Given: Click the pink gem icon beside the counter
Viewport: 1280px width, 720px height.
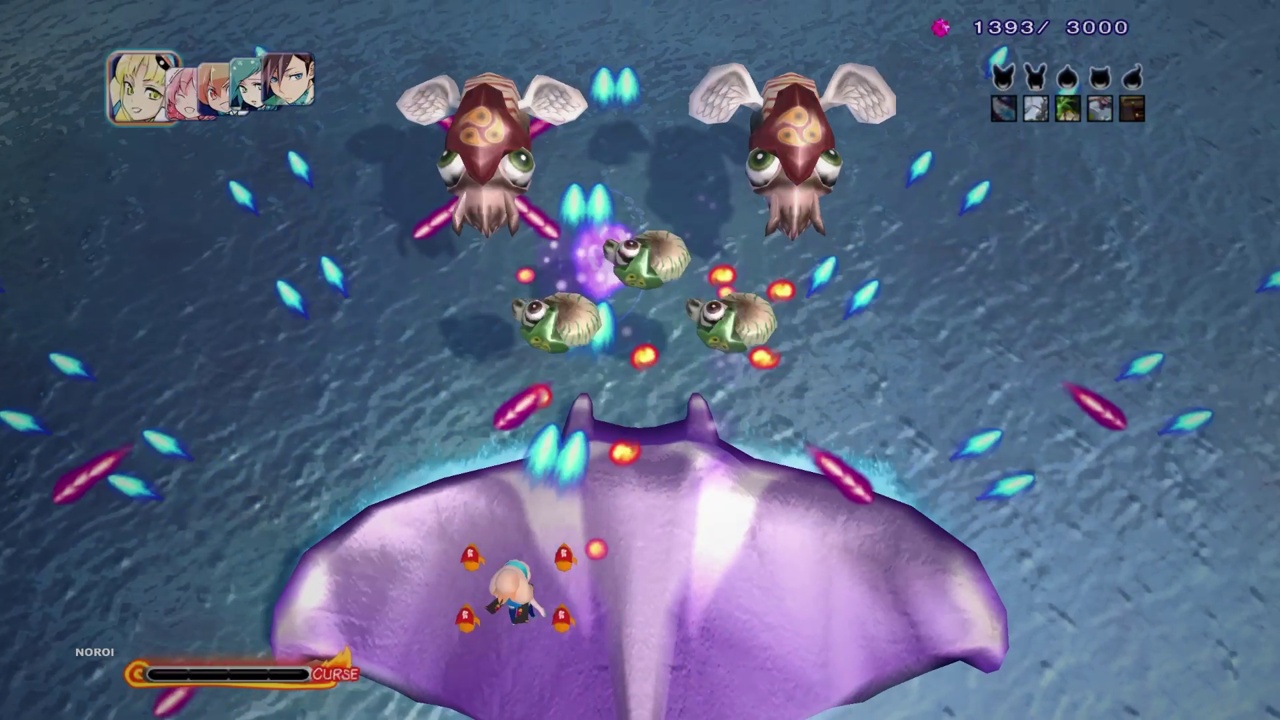Looking at the screenshot, I should [x=941, y=27].
